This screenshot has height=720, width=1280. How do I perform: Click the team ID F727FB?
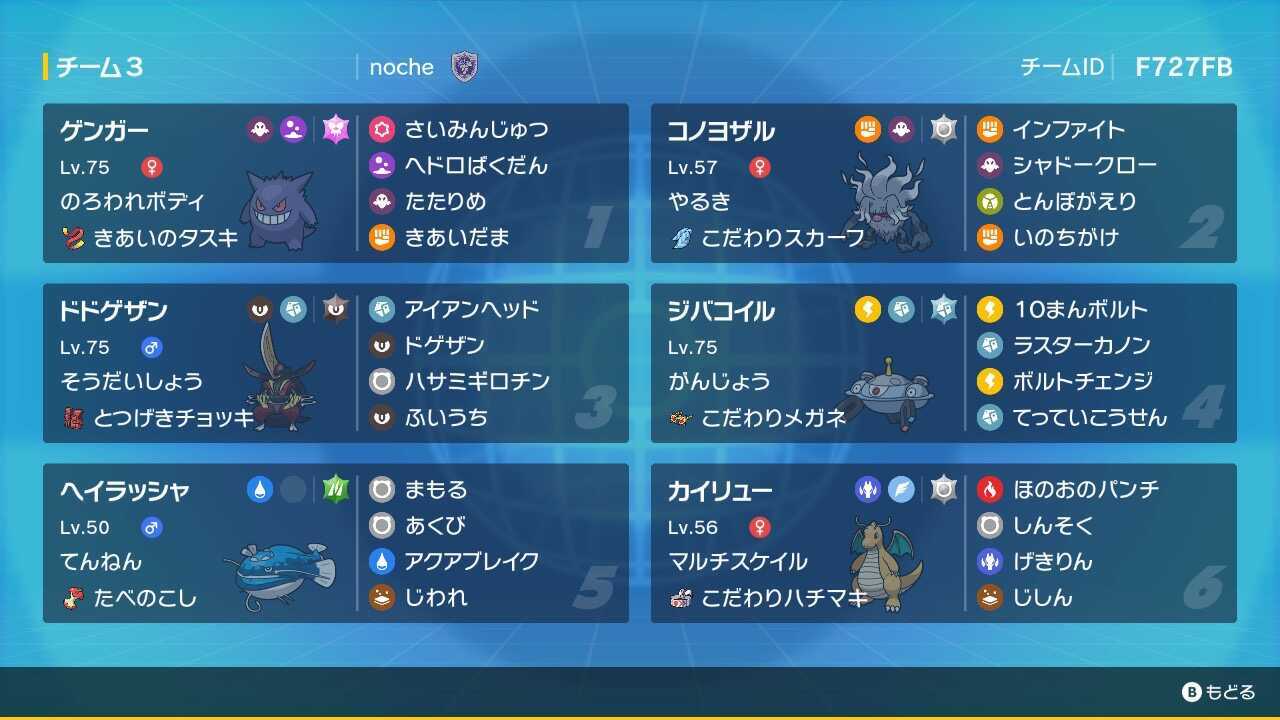[1184, 68]
